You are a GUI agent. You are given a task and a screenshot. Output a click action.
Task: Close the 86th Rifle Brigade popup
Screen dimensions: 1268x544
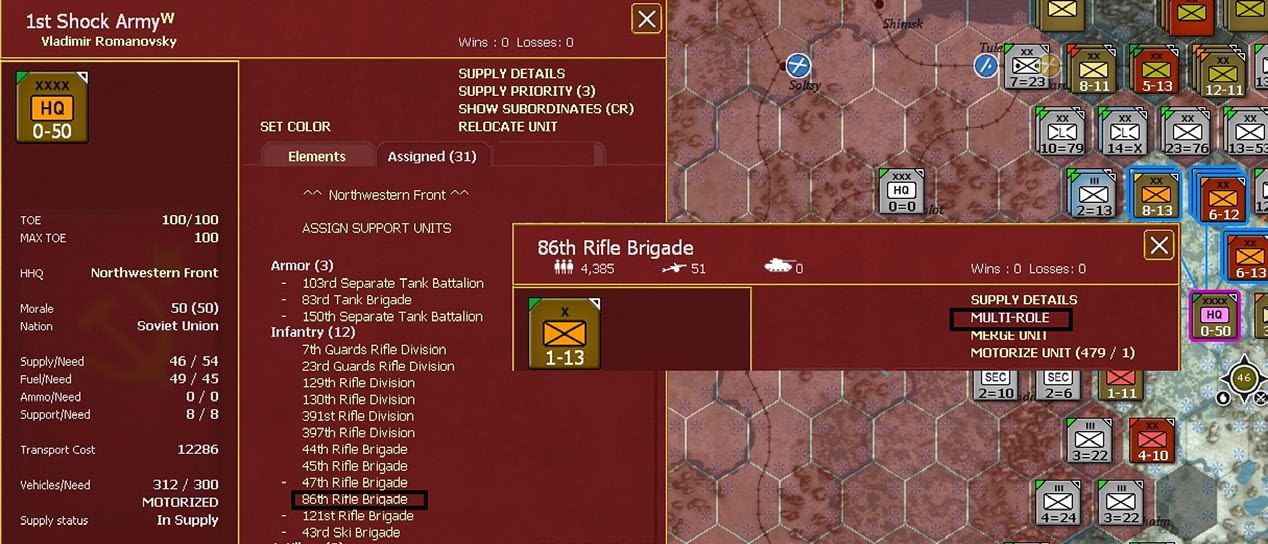point(1158,245)
